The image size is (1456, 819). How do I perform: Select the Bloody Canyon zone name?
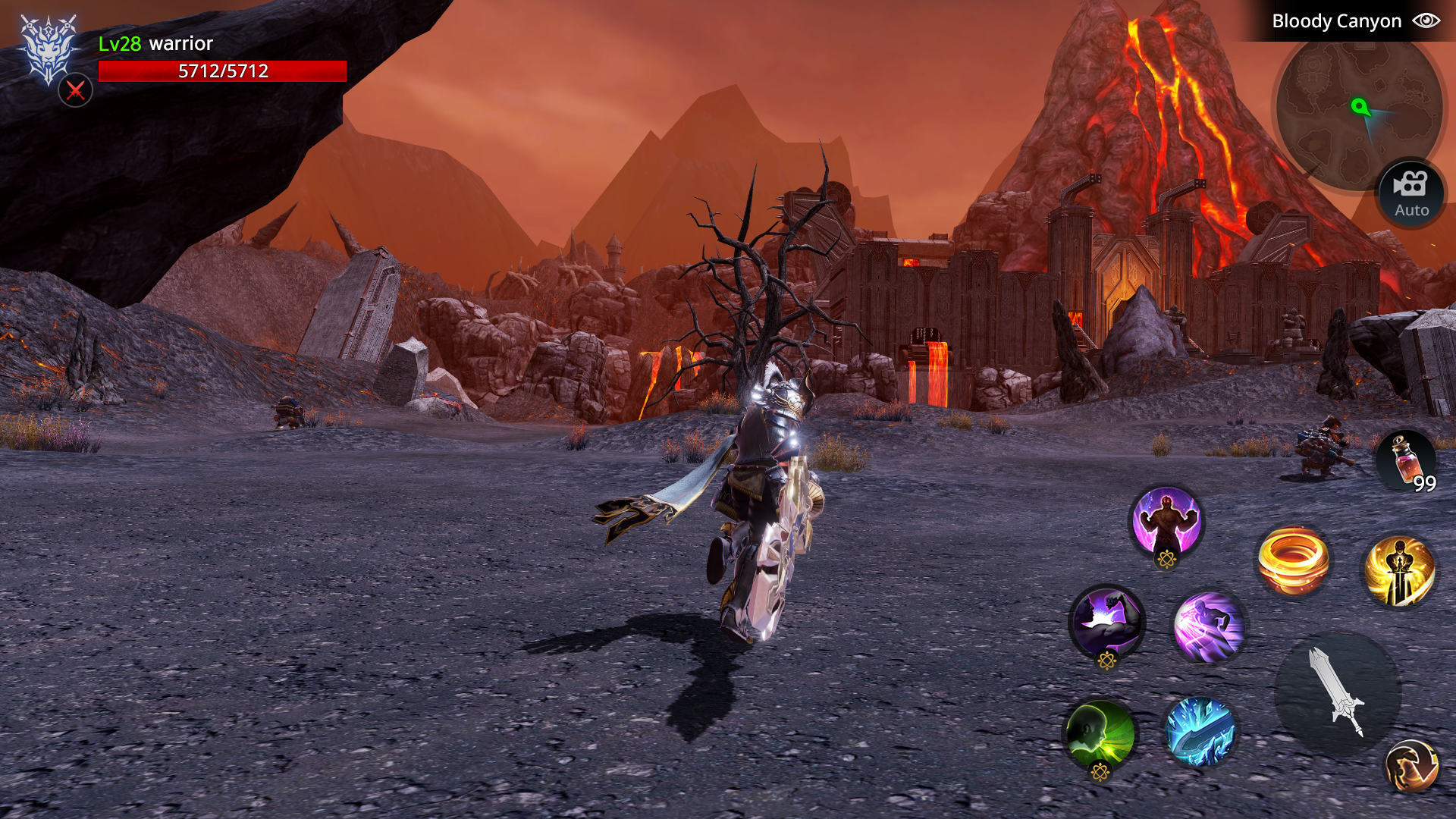[x=1337, y=20]
